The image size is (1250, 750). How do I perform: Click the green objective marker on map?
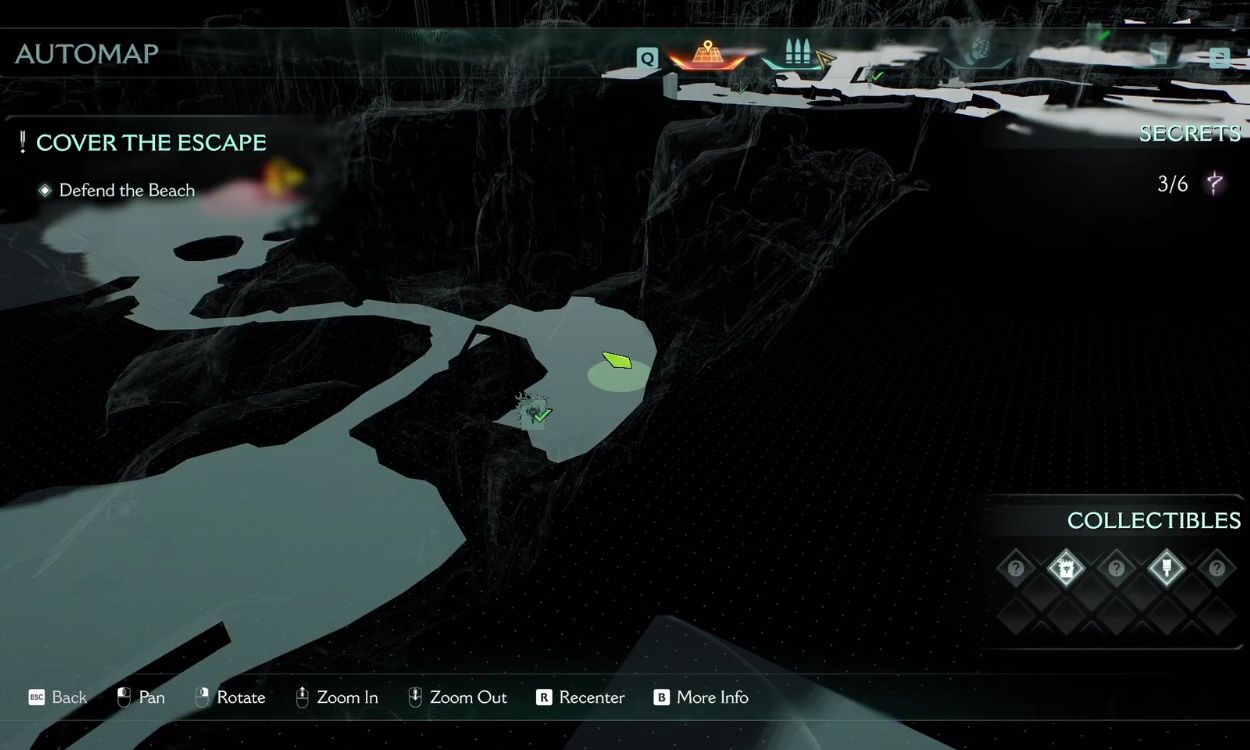(618, 359)
